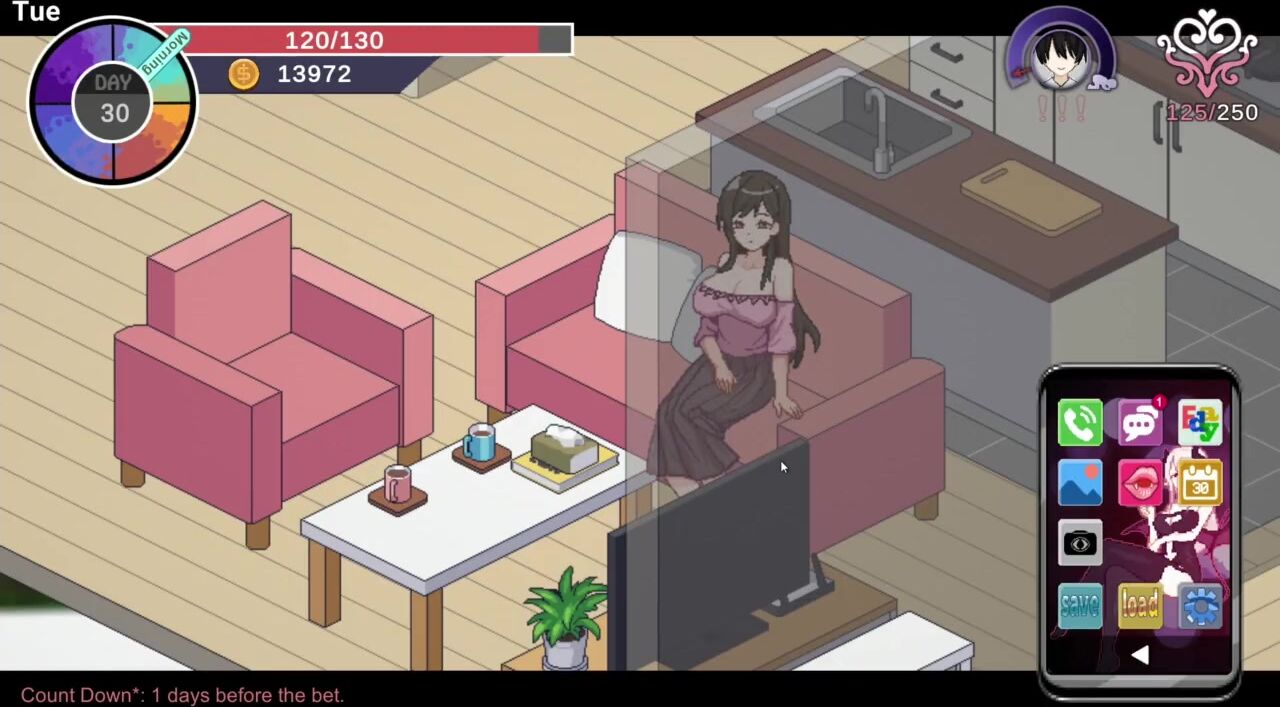Open the blue gear settings app
The width and height of the screenshot is (1280, 707).
coord(1200,605)
